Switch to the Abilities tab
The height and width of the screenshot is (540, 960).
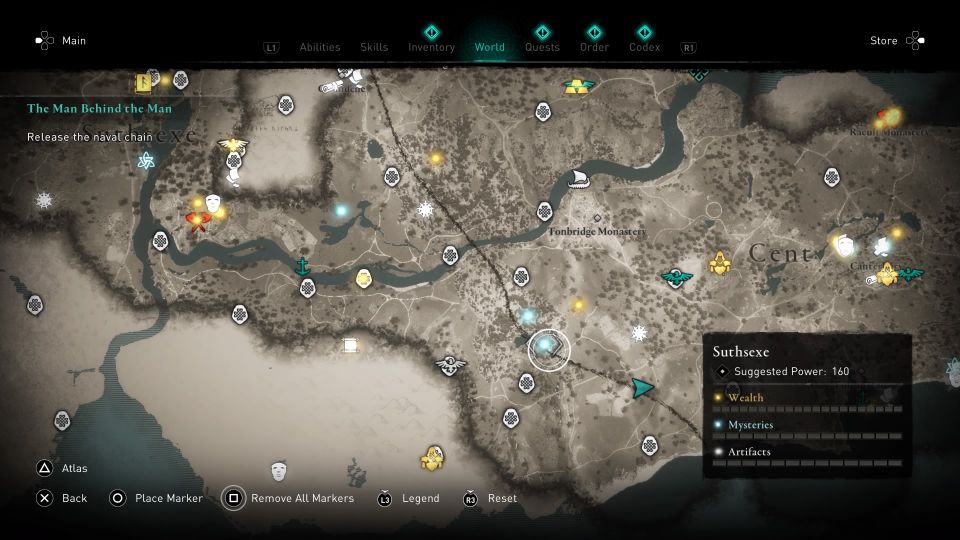pyautogui.click(x=320, y=47)
